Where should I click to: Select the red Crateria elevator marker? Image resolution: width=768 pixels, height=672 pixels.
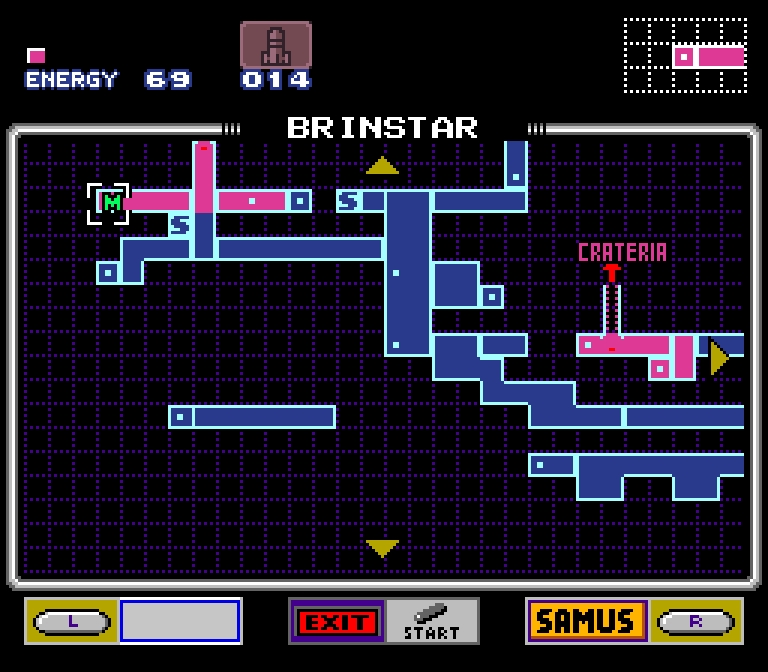[x=611, y=273]
